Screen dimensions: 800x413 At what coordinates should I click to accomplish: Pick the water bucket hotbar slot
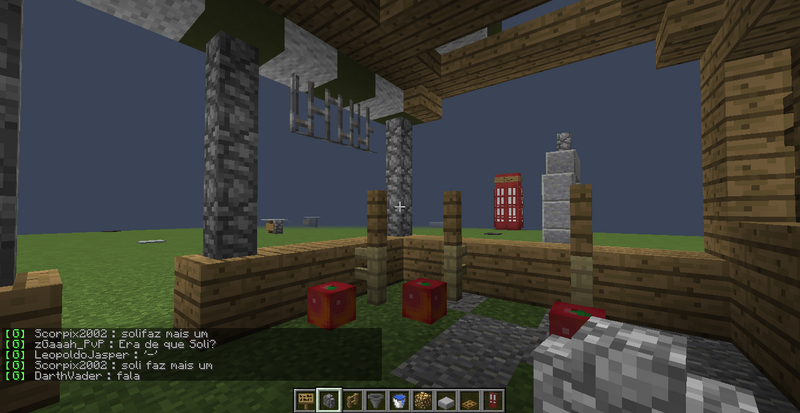pos(399,400)
